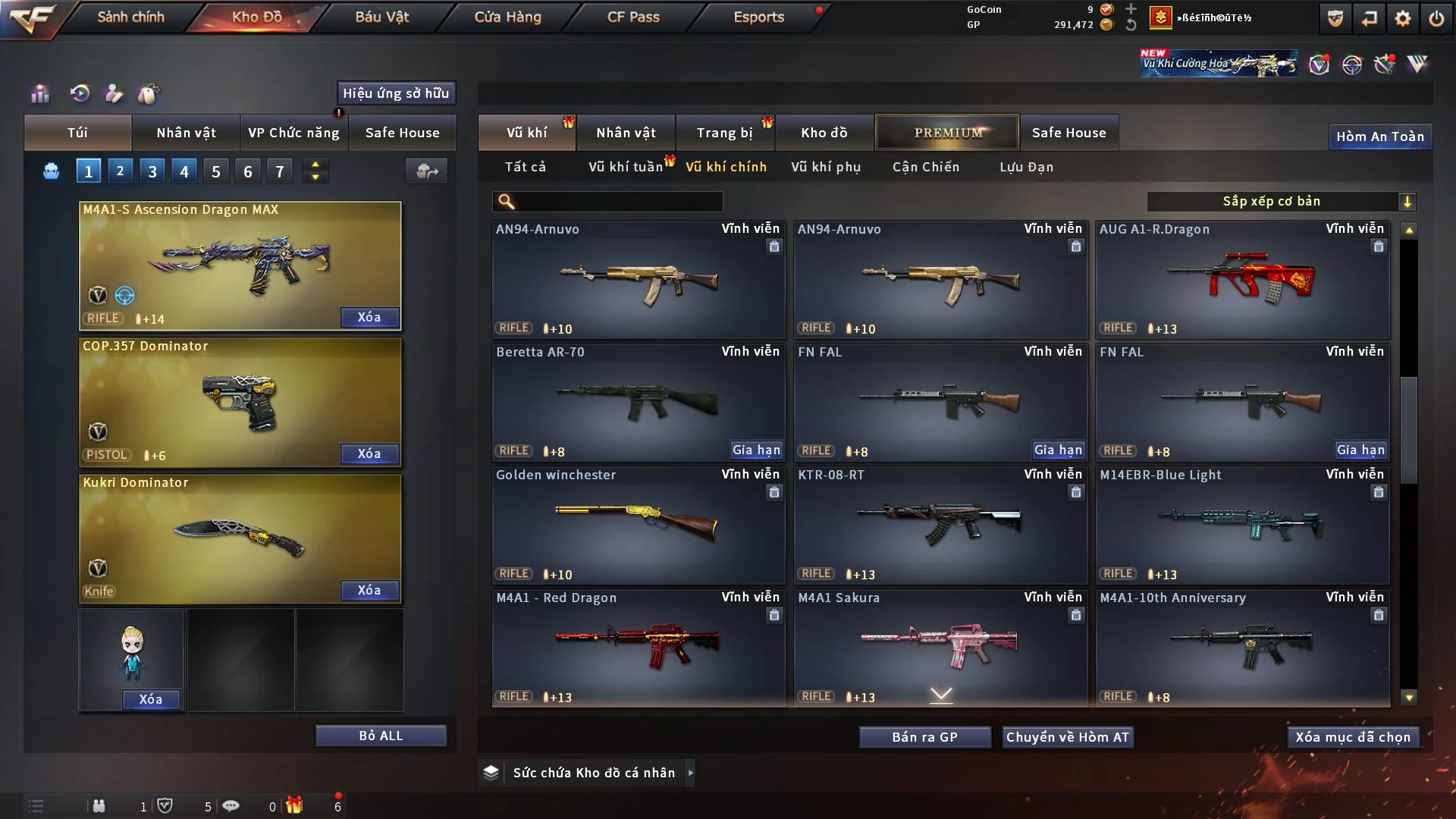Viewport: 1456px width, 819px height.
Task: Click Chuyển về Hòm AT button
Action: tap(1067, 737)
